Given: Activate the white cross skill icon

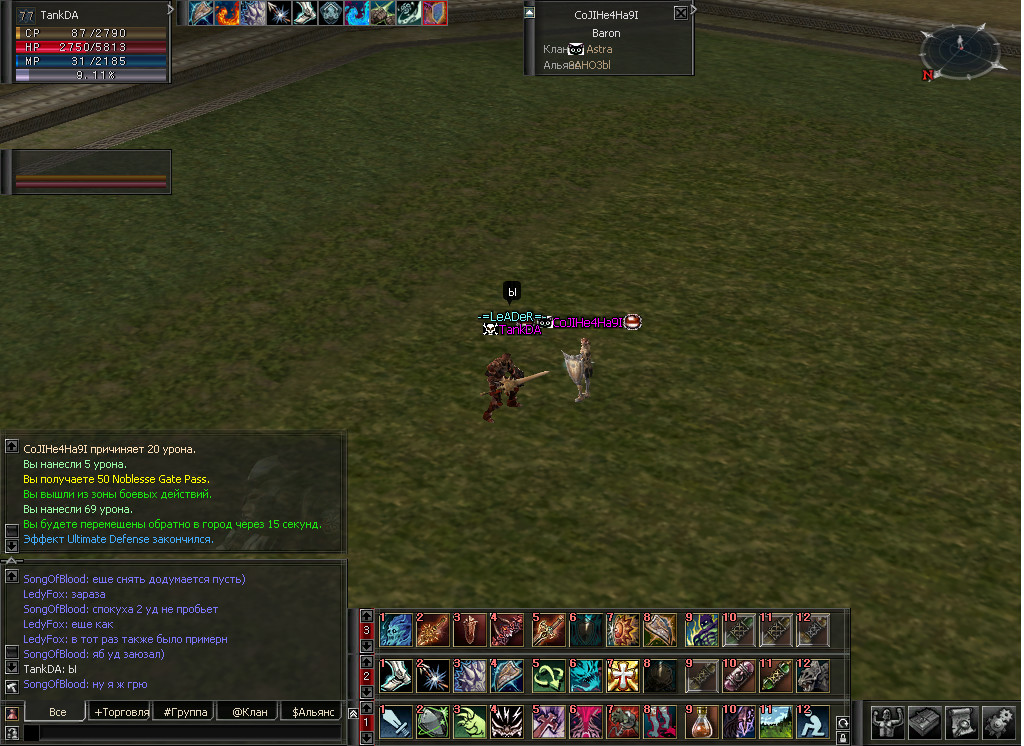Looking at the screenshot, I should [624, 675].
